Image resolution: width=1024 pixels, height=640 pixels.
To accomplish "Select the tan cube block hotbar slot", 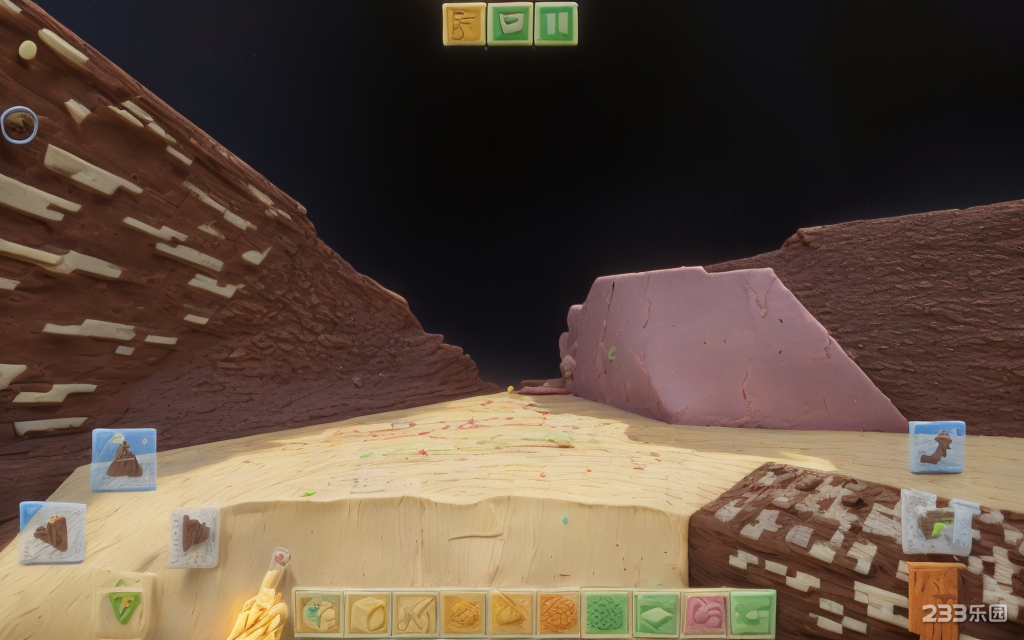I will point(367,613).
